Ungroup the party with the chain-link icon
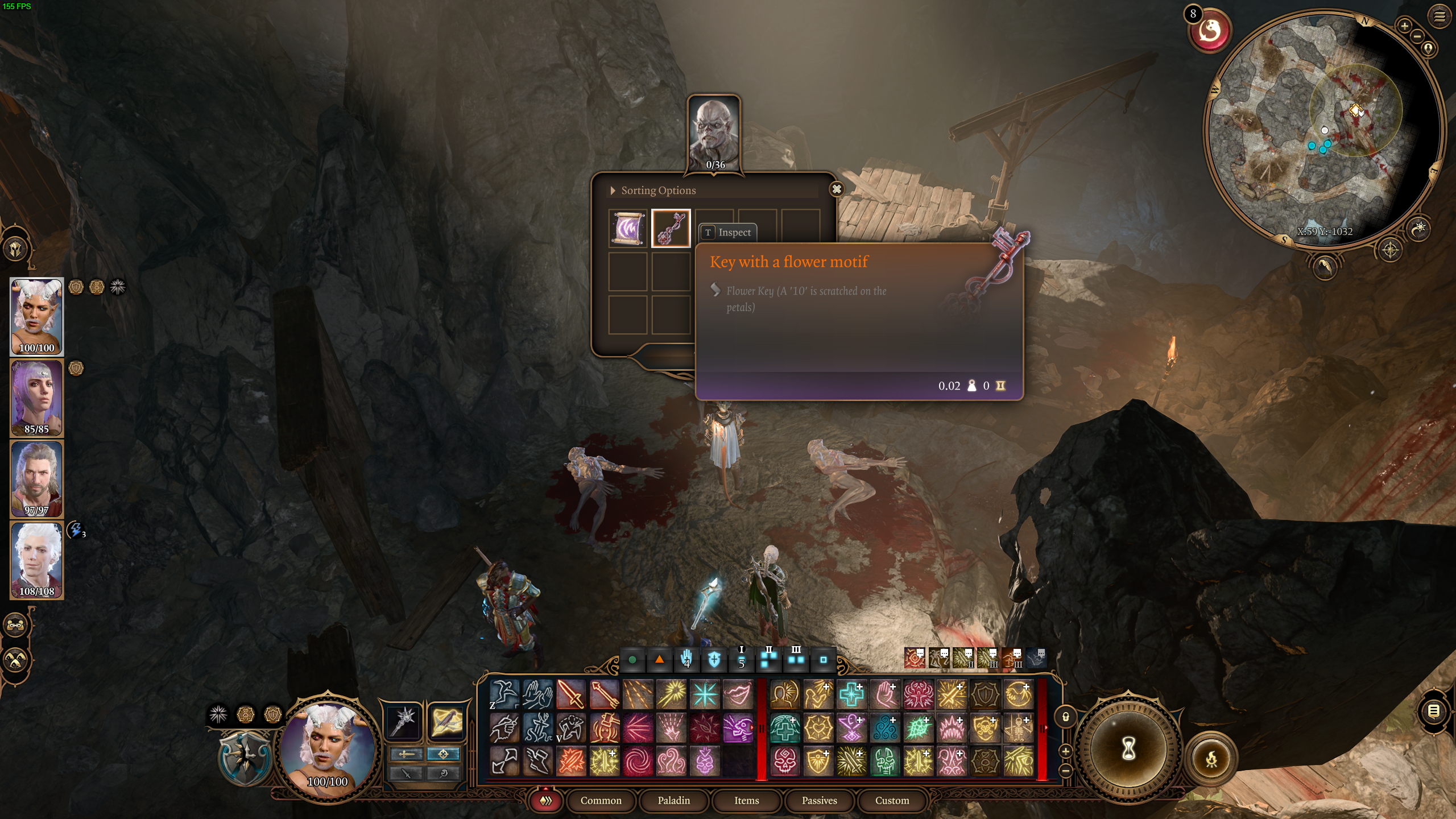Viewport: 1456px width, 819px height. pos(15,624)
